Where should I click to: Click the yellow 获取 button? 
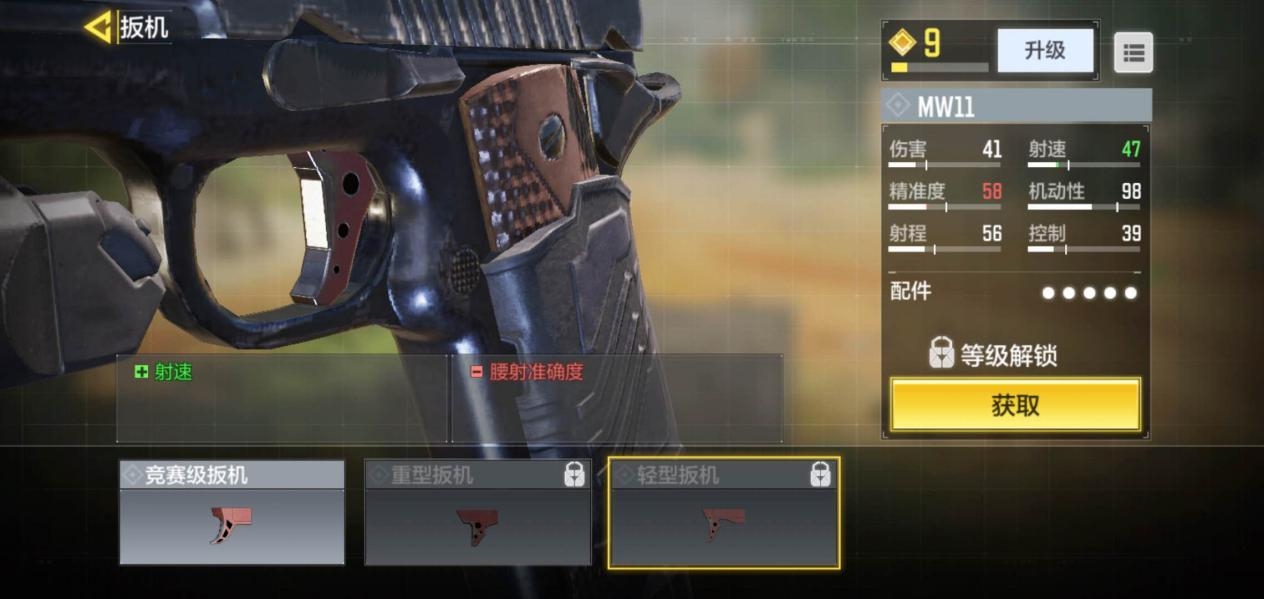[x=1015, y=405]
